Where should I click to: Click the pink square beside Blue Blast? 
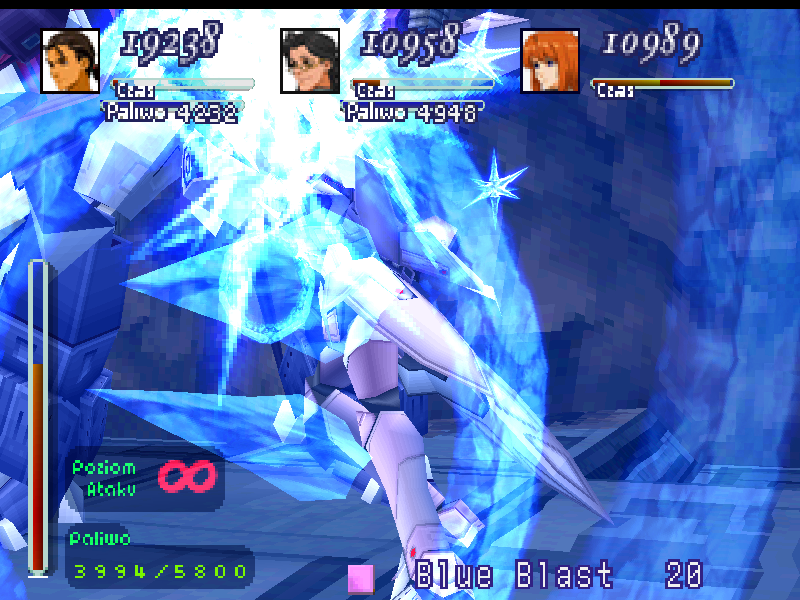click(x=361, y=578)
